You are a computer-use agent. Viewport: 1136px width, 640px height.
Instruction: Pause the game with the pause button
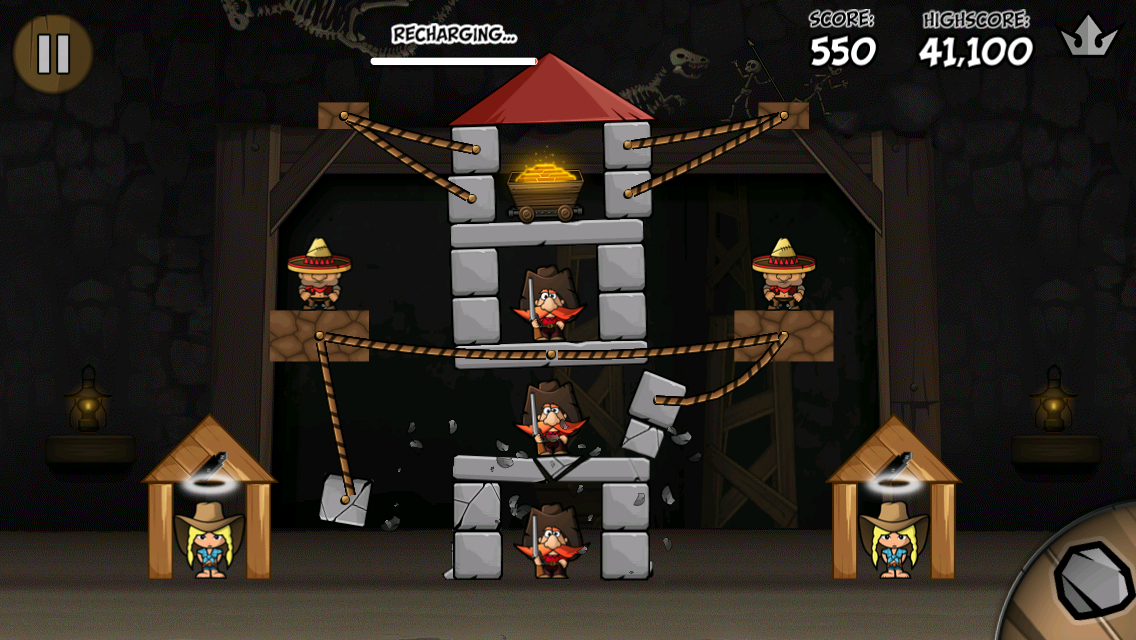53,54
